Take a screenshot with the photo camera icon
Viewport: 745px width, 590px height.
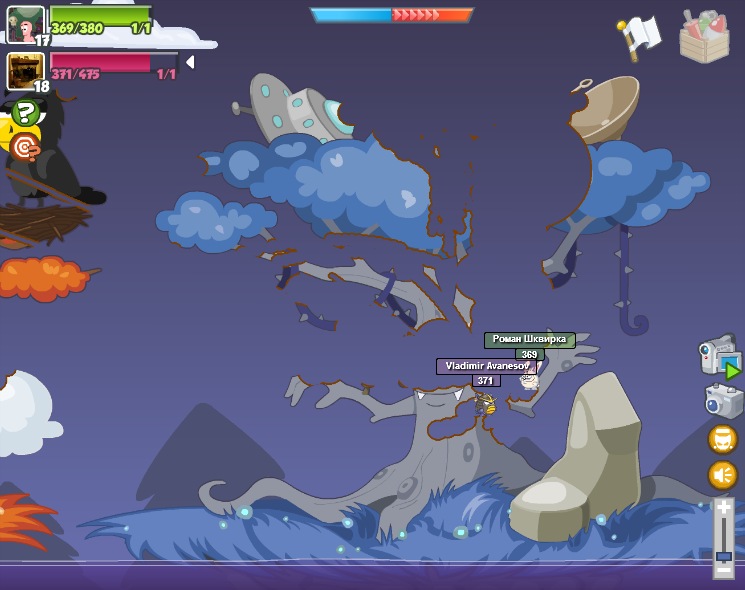point(722,400)
